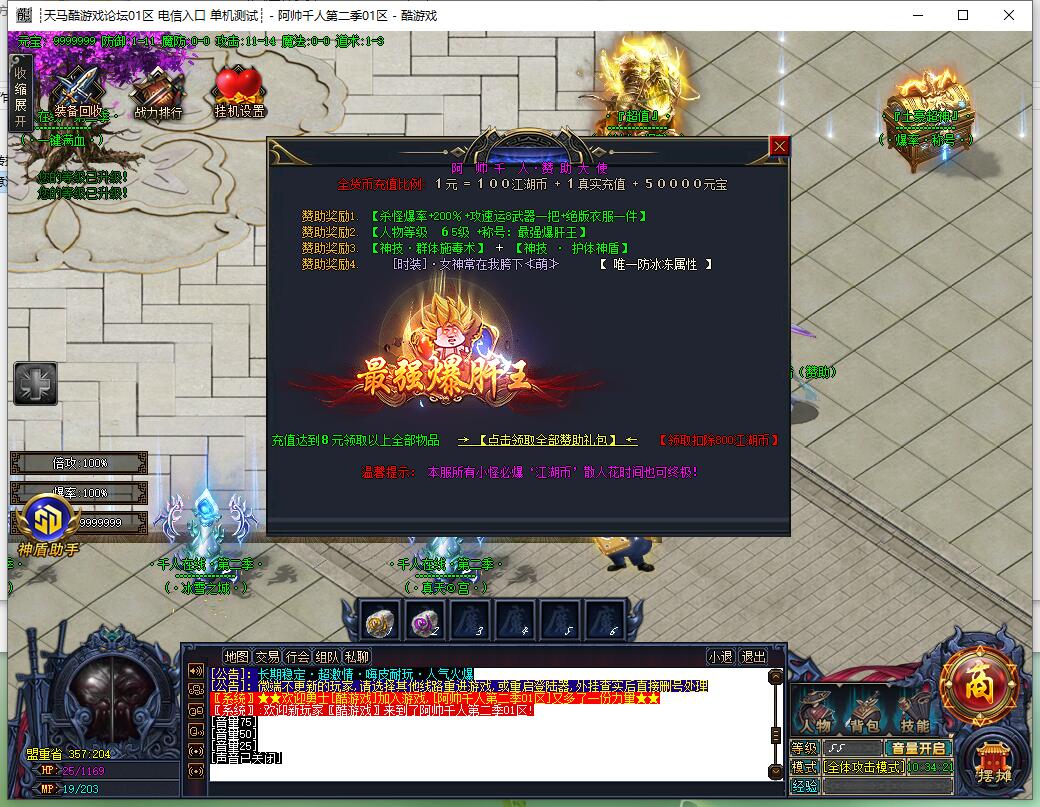Image resolution: width=1040 pixels, height=807 pixels.
Task: Open the 技能 skills panel
Action: [914, 714]
